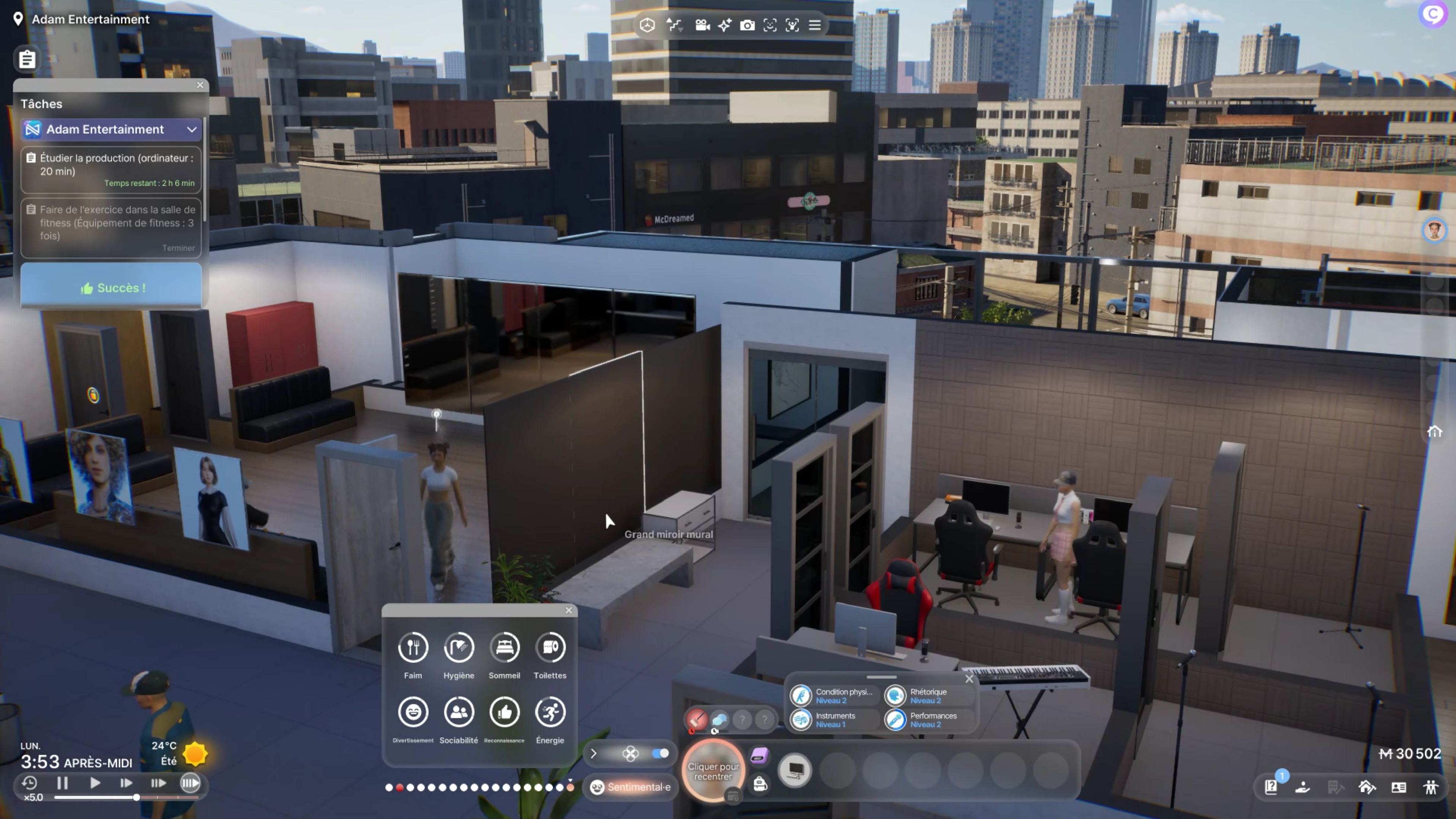The width and height of the screenshot is (1456, 819).
Task: Select the fastest game speed button
Action: pos(190,783)
